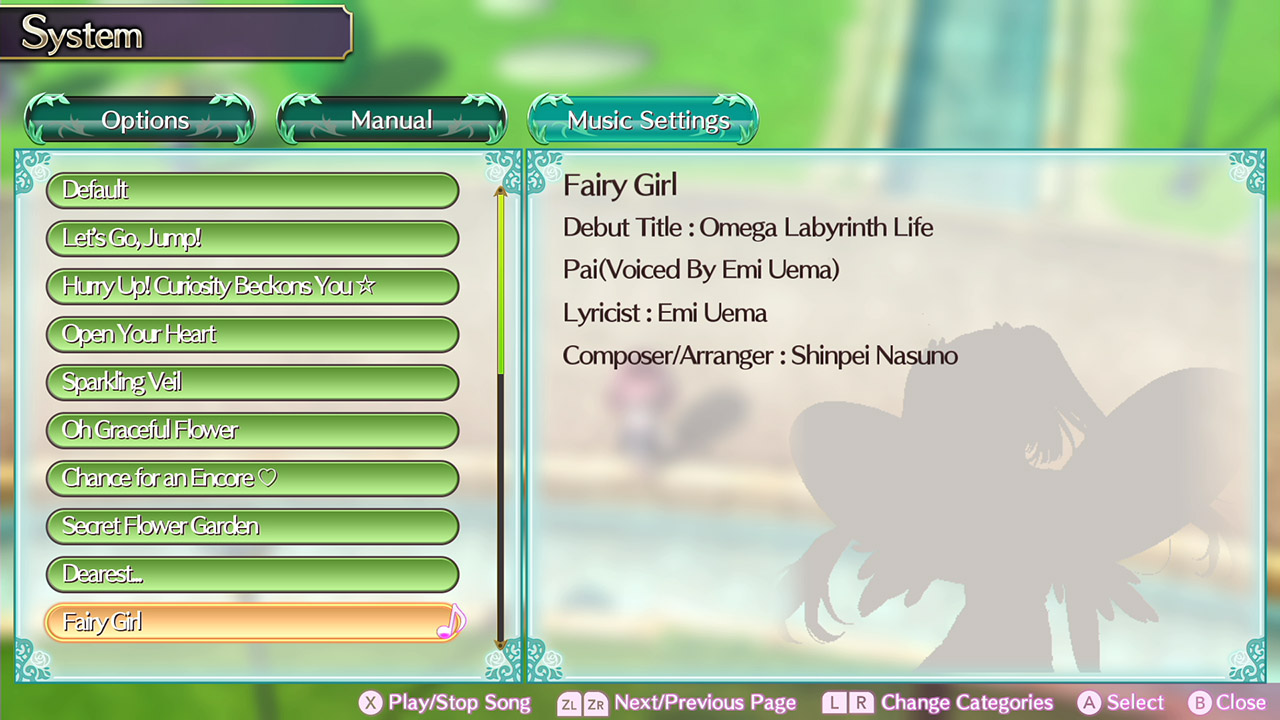This screenshot has width=1280, height=720.
Task: Click the ZL previous page icon
Action: point(567,703)
